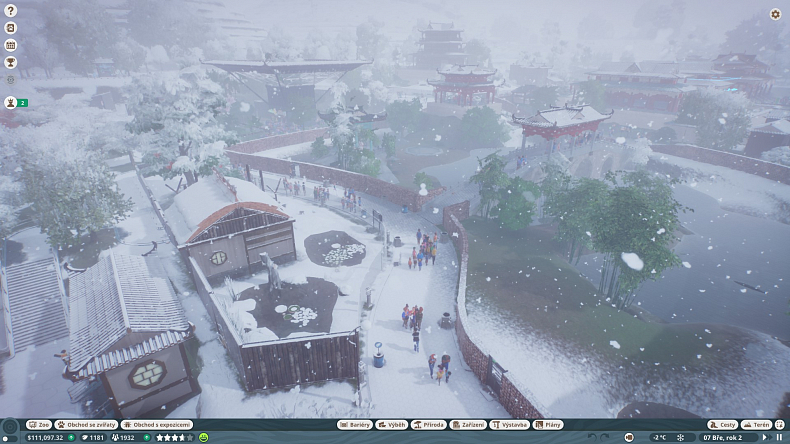
Task: Select the Bariéry build tool
Action: pos(356,425)
